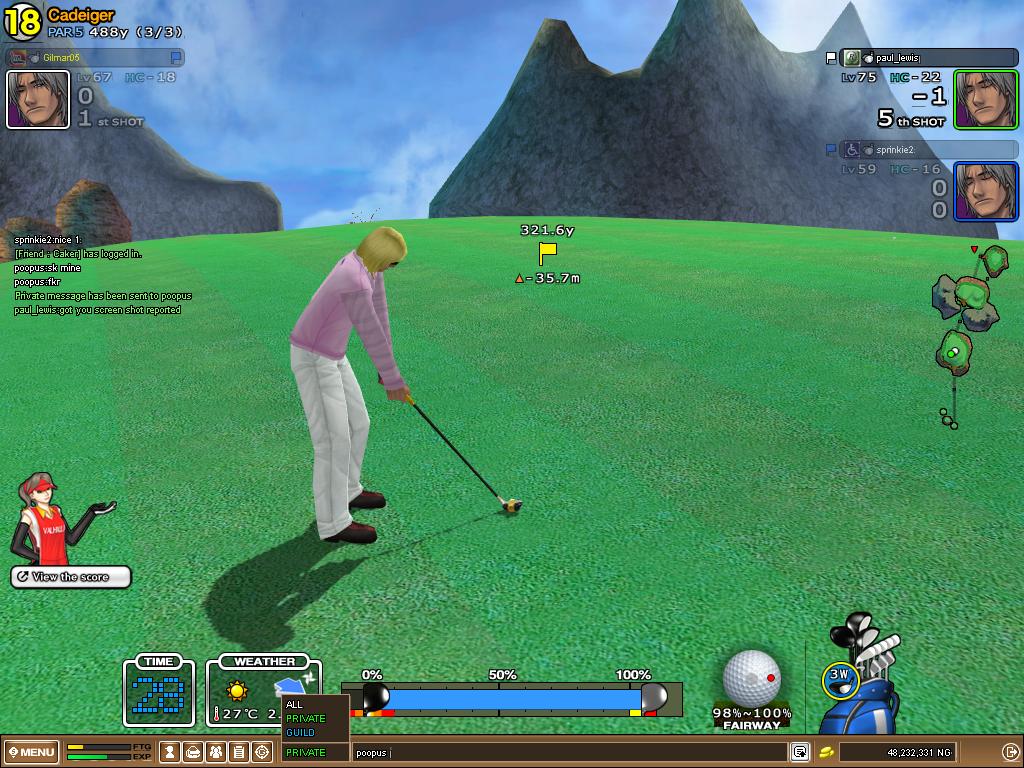Open the single-person profile icon

[x=171, y=752]
